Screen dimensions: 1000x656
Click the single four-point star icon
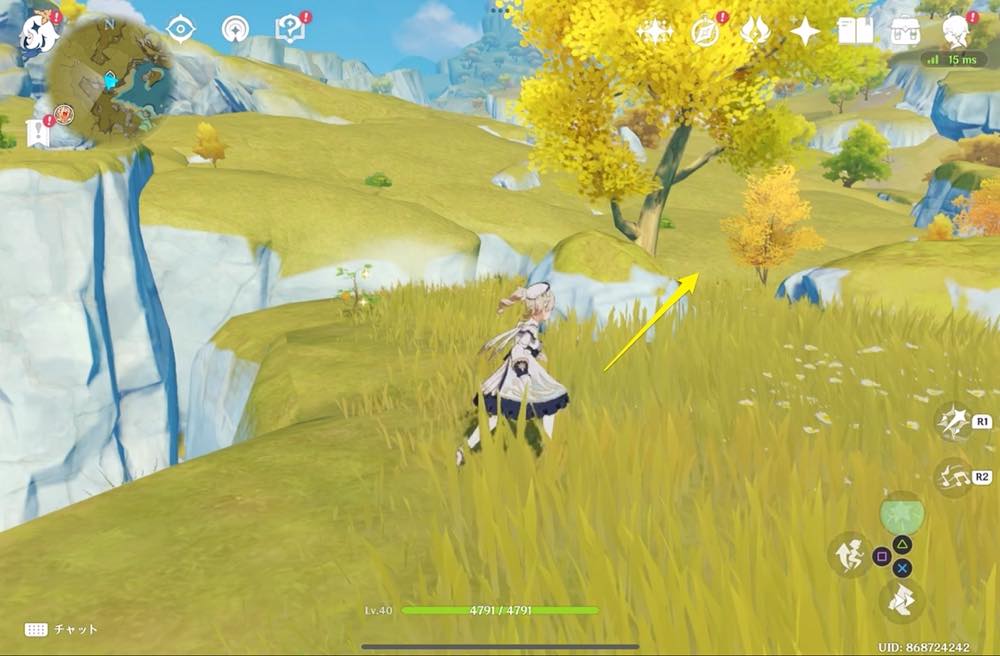click(x=805, y=32)
